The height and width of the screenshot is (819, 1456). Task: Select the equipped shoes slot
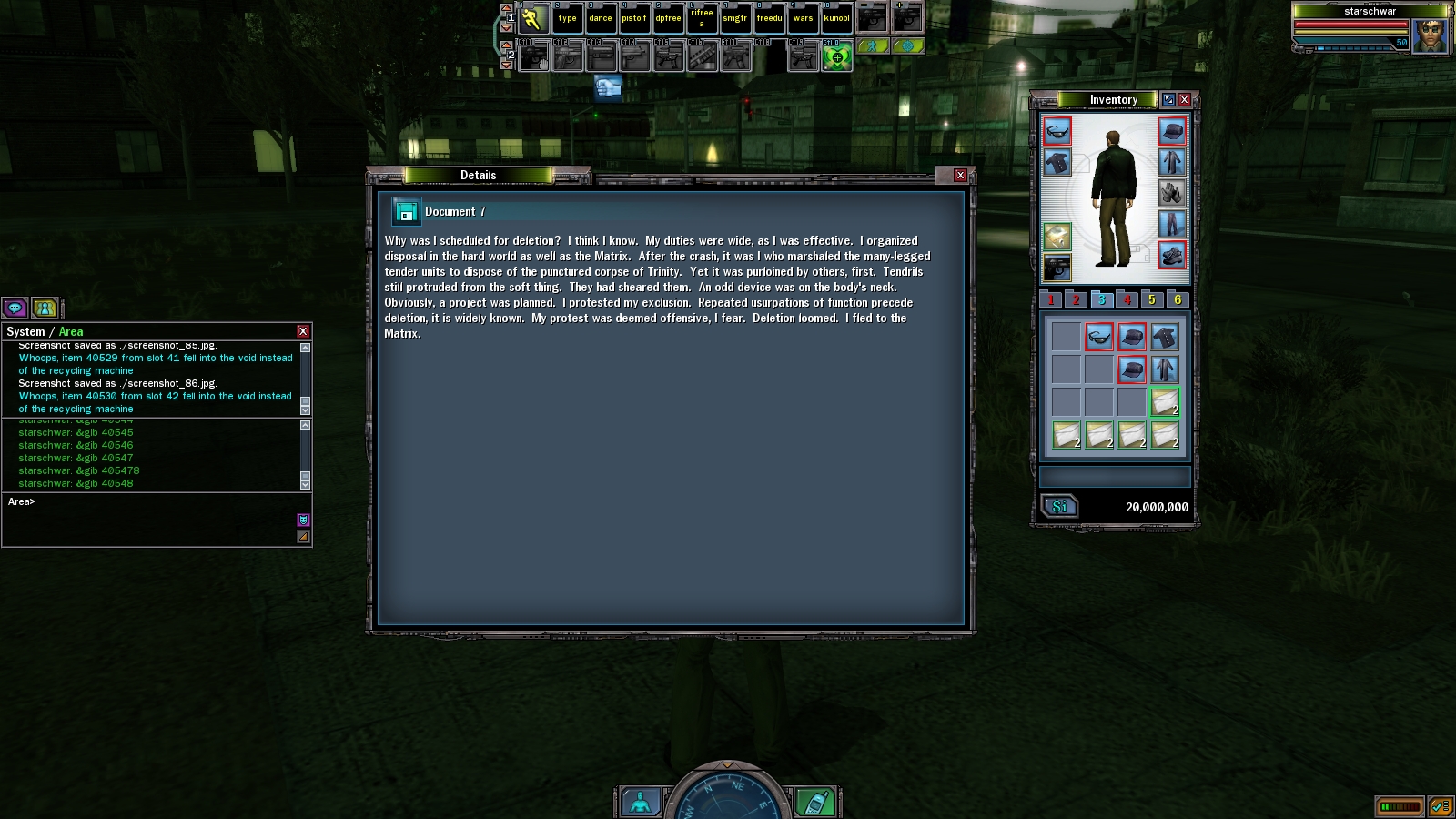click(1172, 255)
